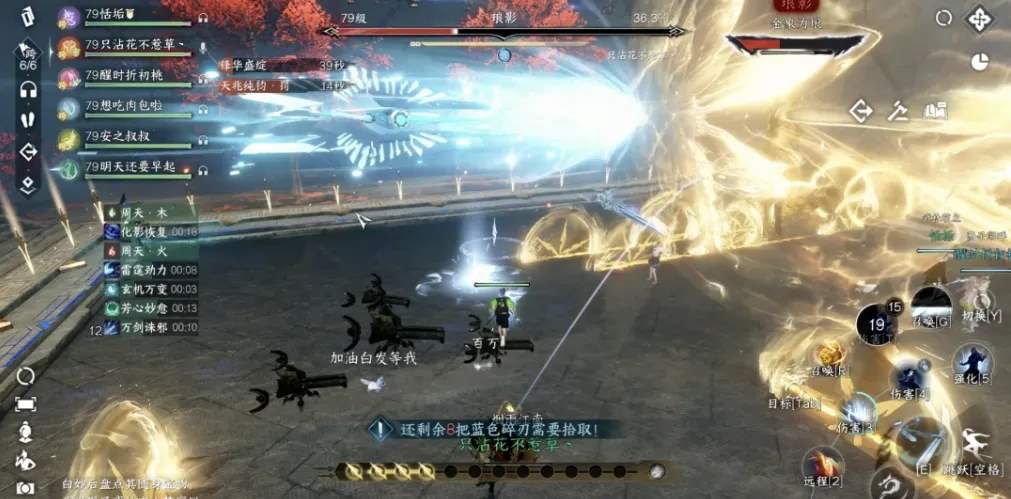Trigger the 切换 switch skill button

(976, 299)
